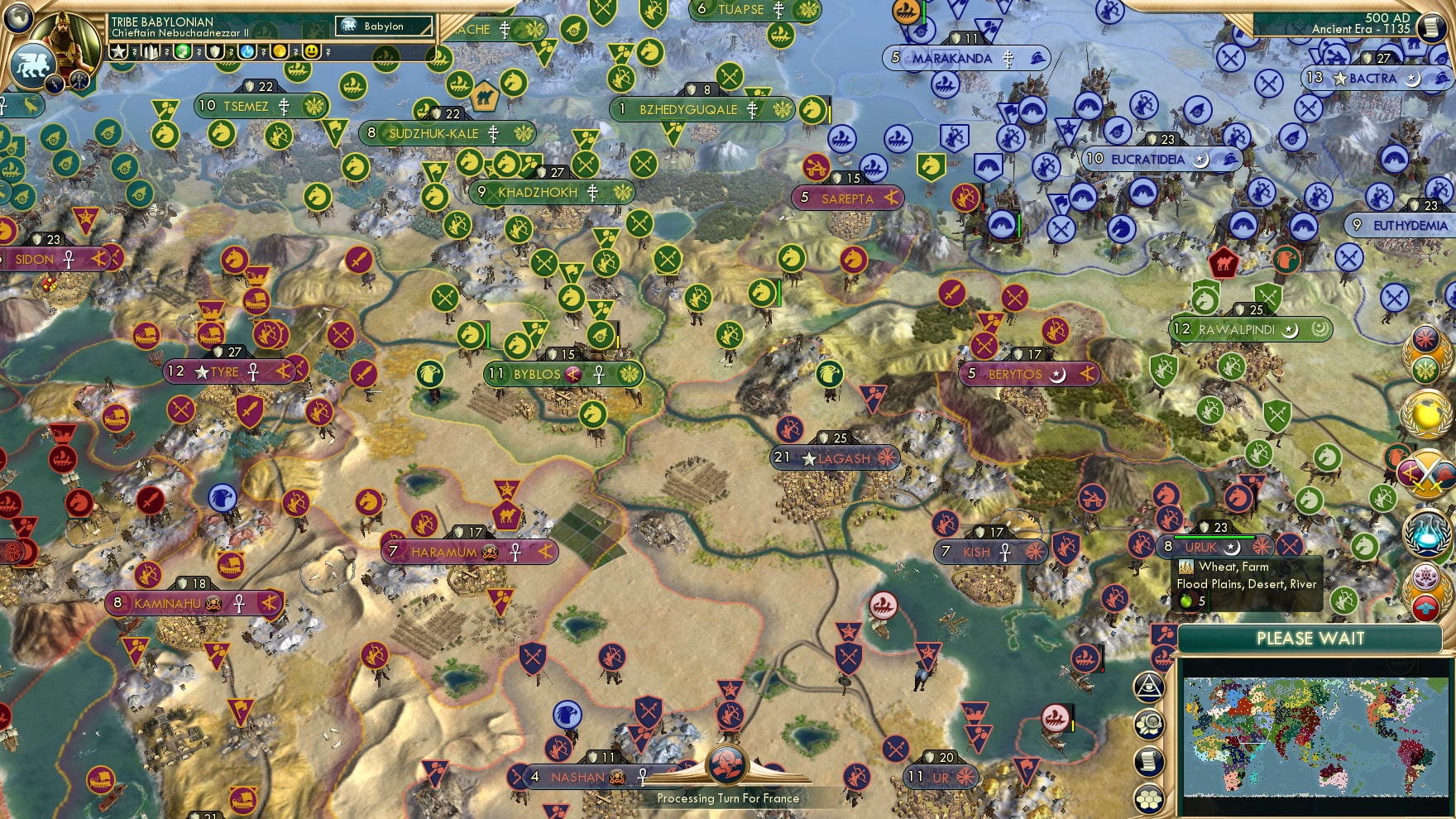Viewport: 1456px width, 819px height.
Task: Open the diplomacy globe overview
Action: tap(1426, 412)
